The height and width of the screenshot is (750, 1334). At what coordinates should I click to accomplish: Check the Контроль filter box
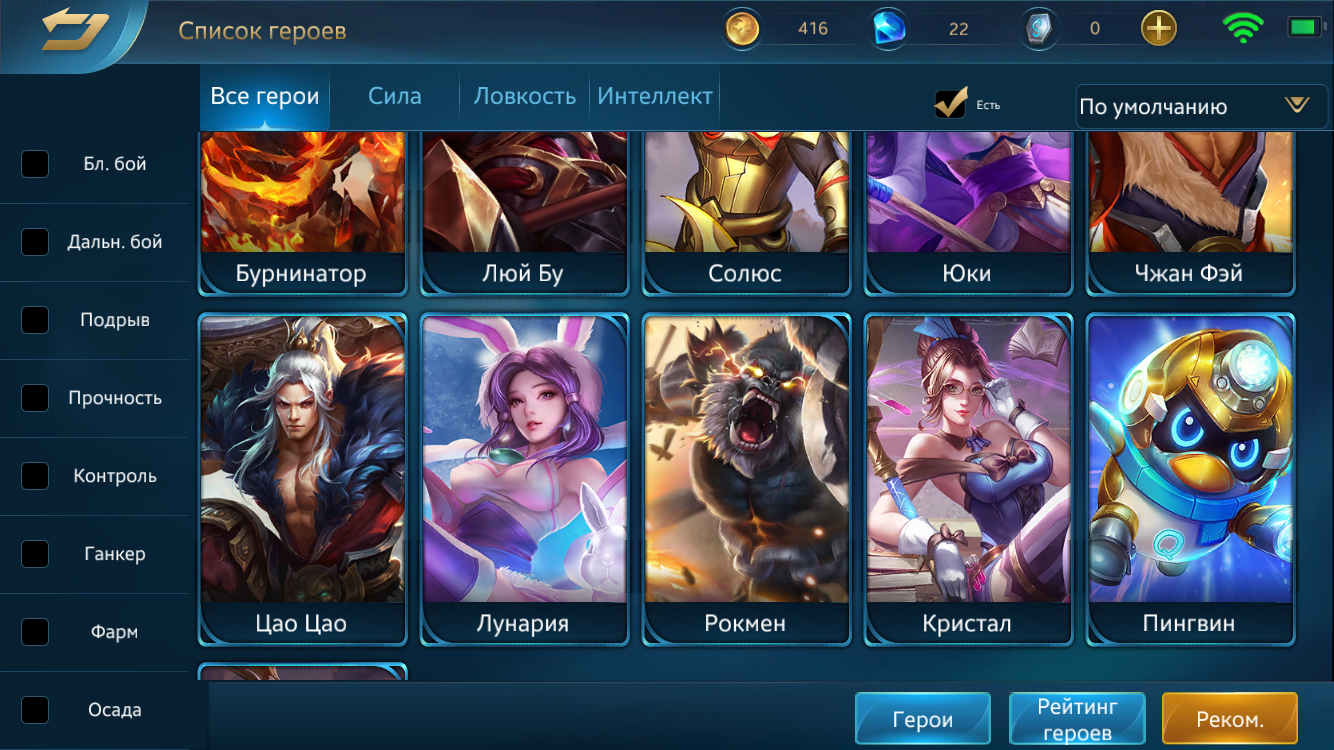tap(35, 476)
